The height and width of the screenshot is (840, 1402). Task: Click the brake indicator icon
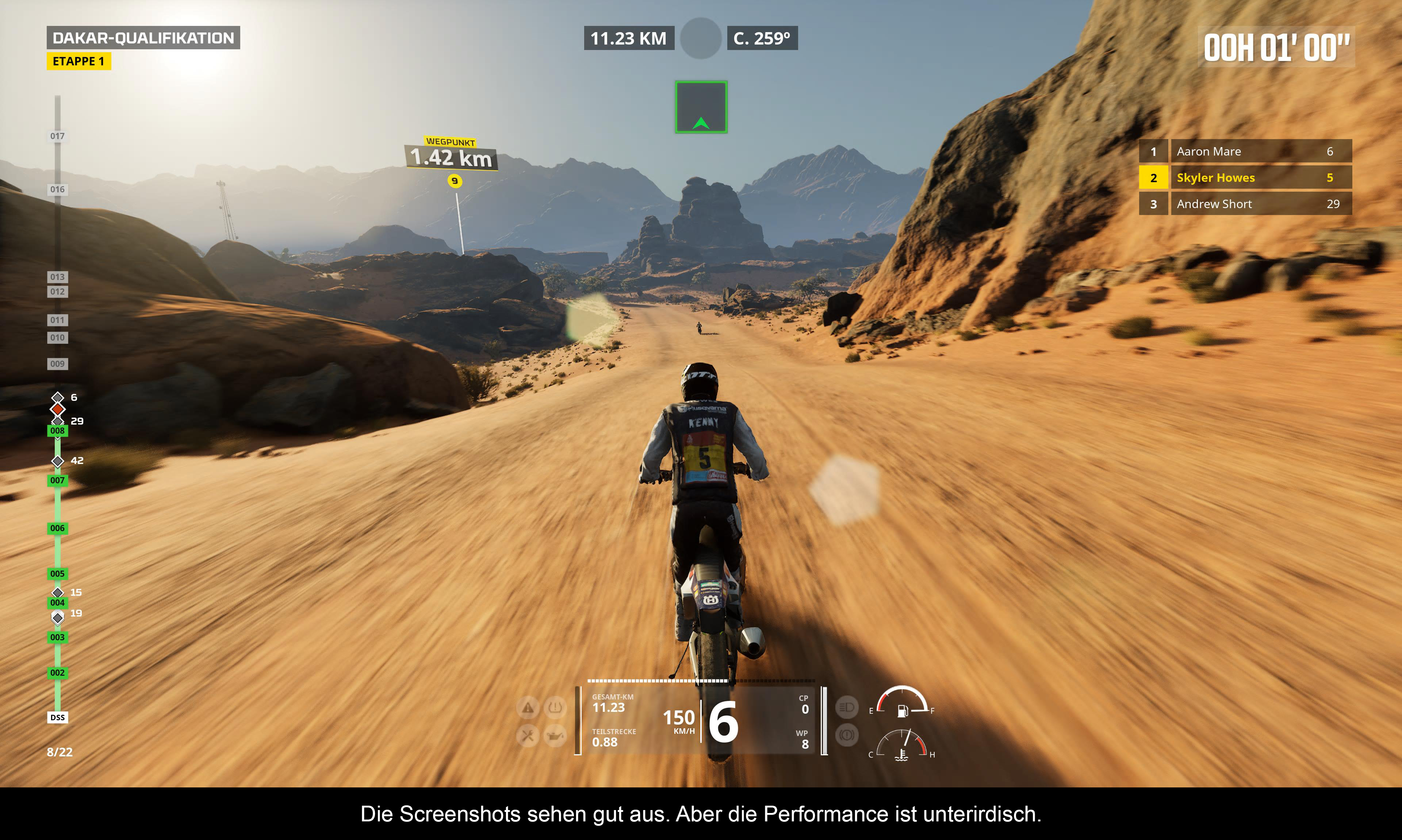click(x=847, y=735)
